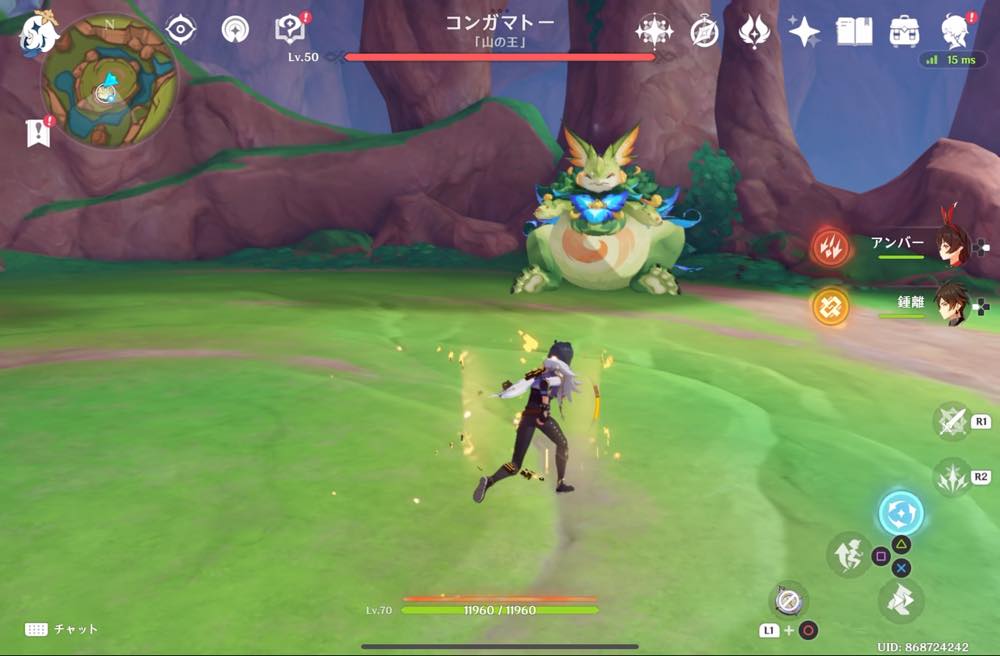1000x656 pixels.
Task: Tap the running figure sprint icon
Action: coord(848,555)
